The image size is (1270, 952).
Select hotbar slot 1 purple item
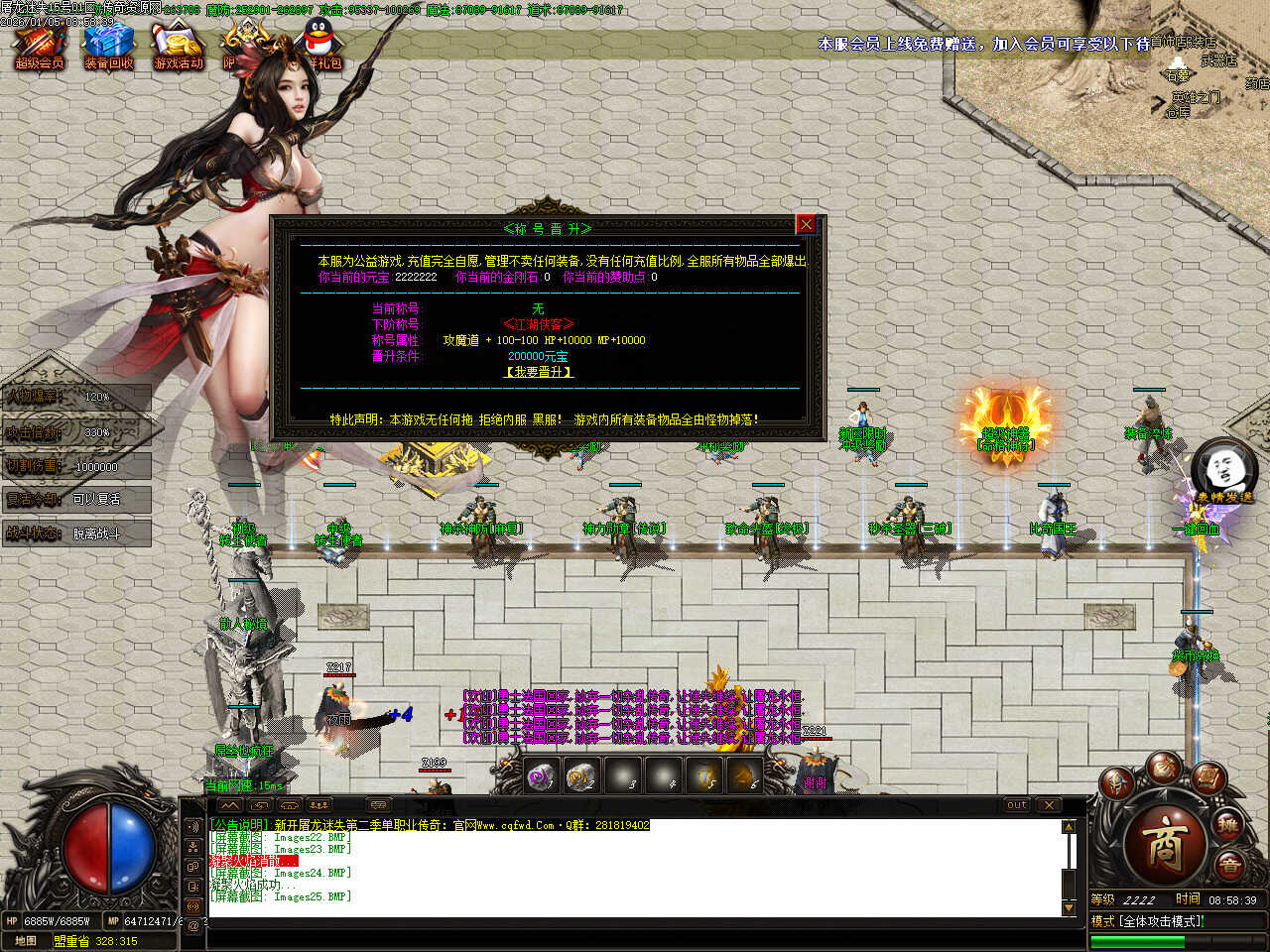pos(542,776)
